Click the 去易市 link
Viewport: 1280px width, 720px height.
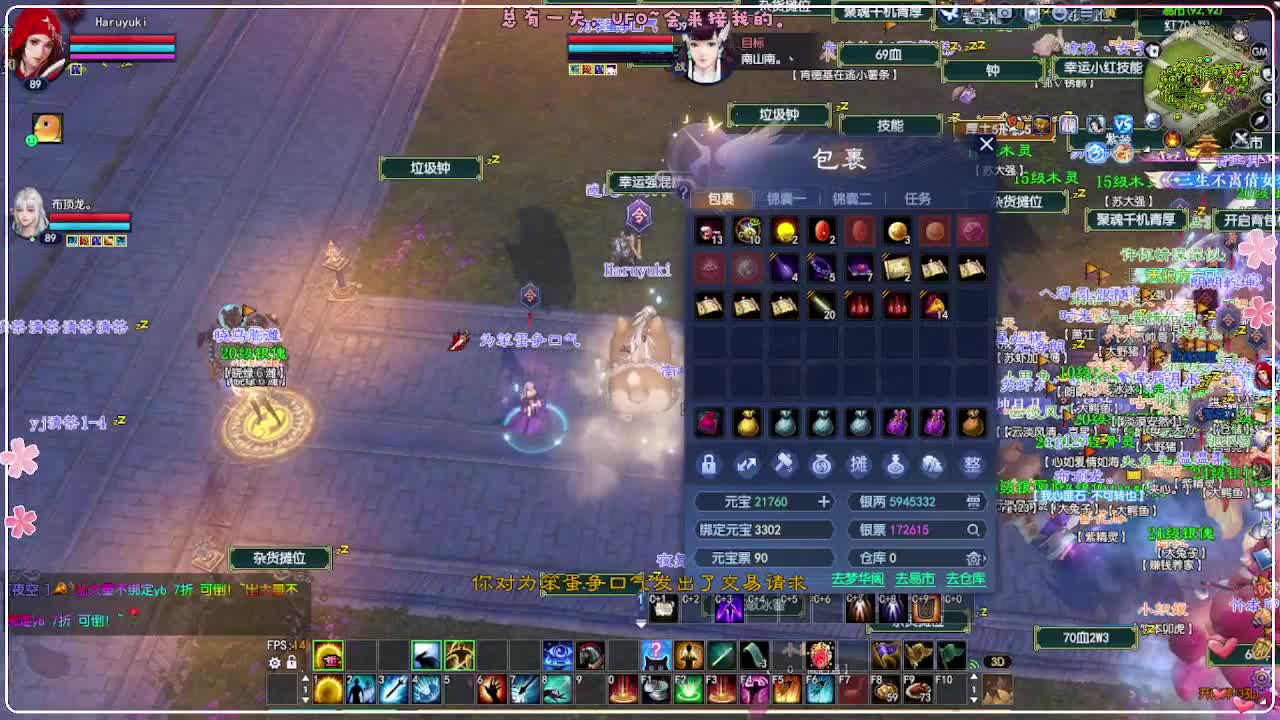914,578
